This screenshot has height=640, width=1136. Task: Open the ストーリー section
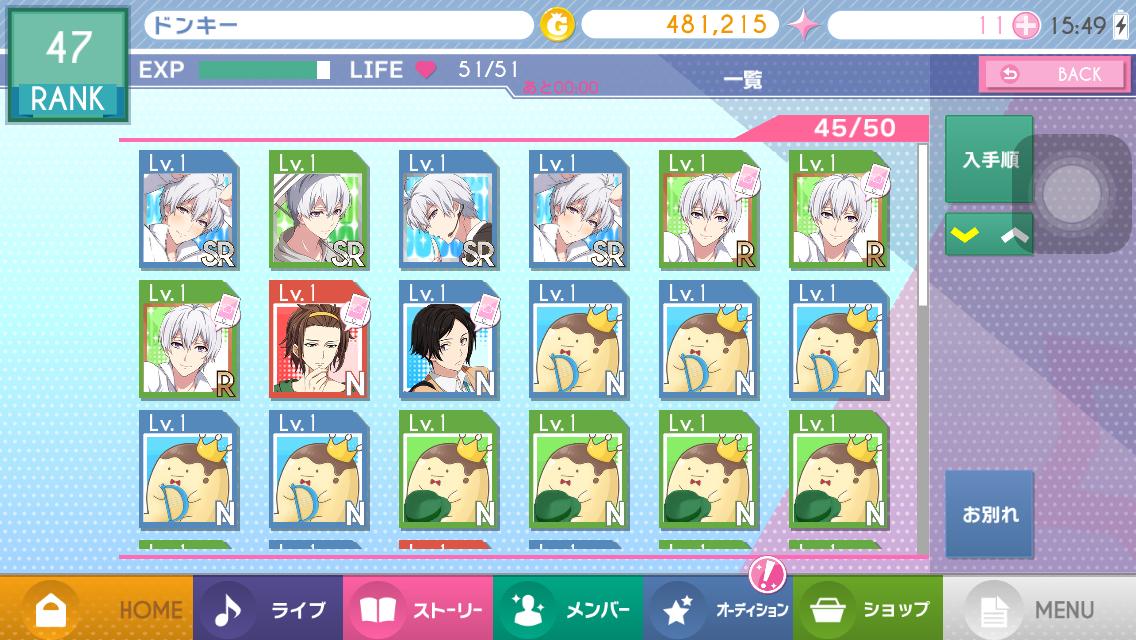click(x=417, y=608)
